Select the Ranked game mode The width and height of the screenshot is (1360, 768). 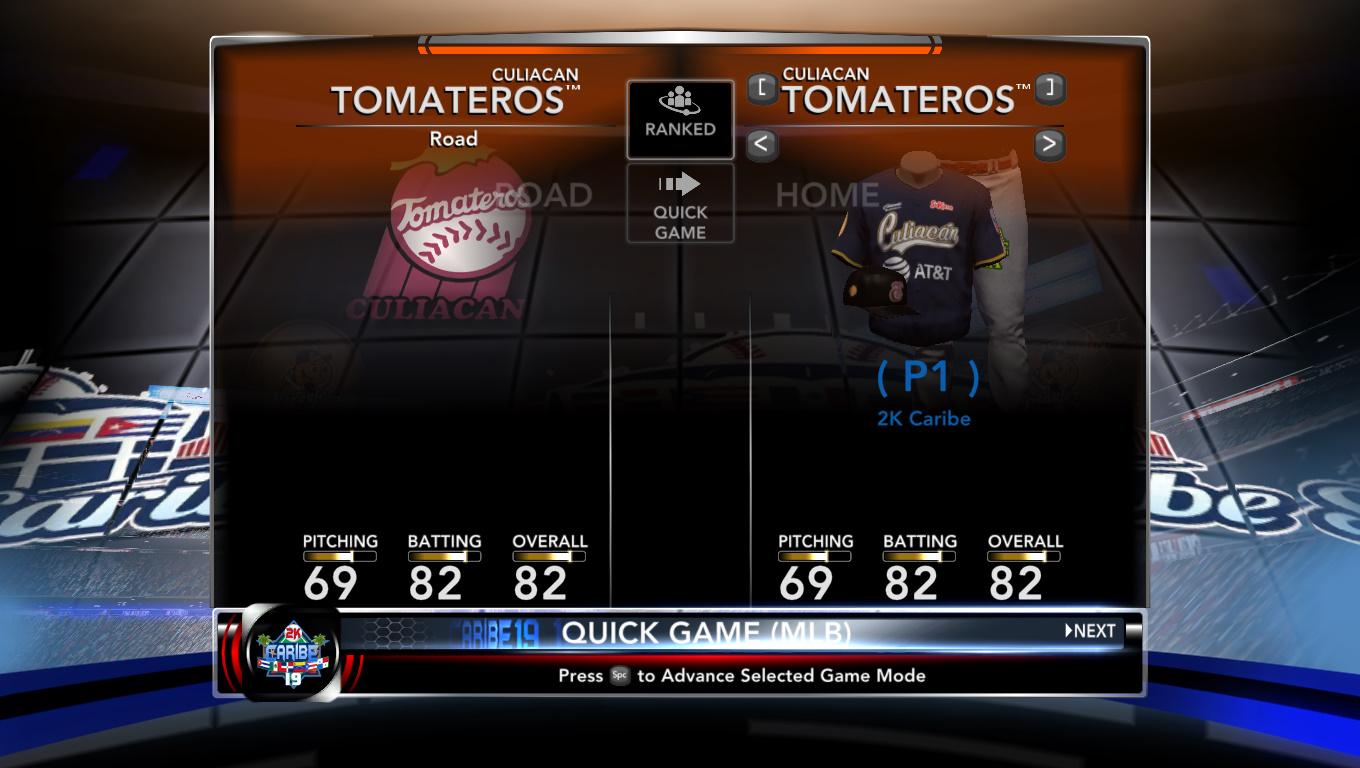click(680, 119)
